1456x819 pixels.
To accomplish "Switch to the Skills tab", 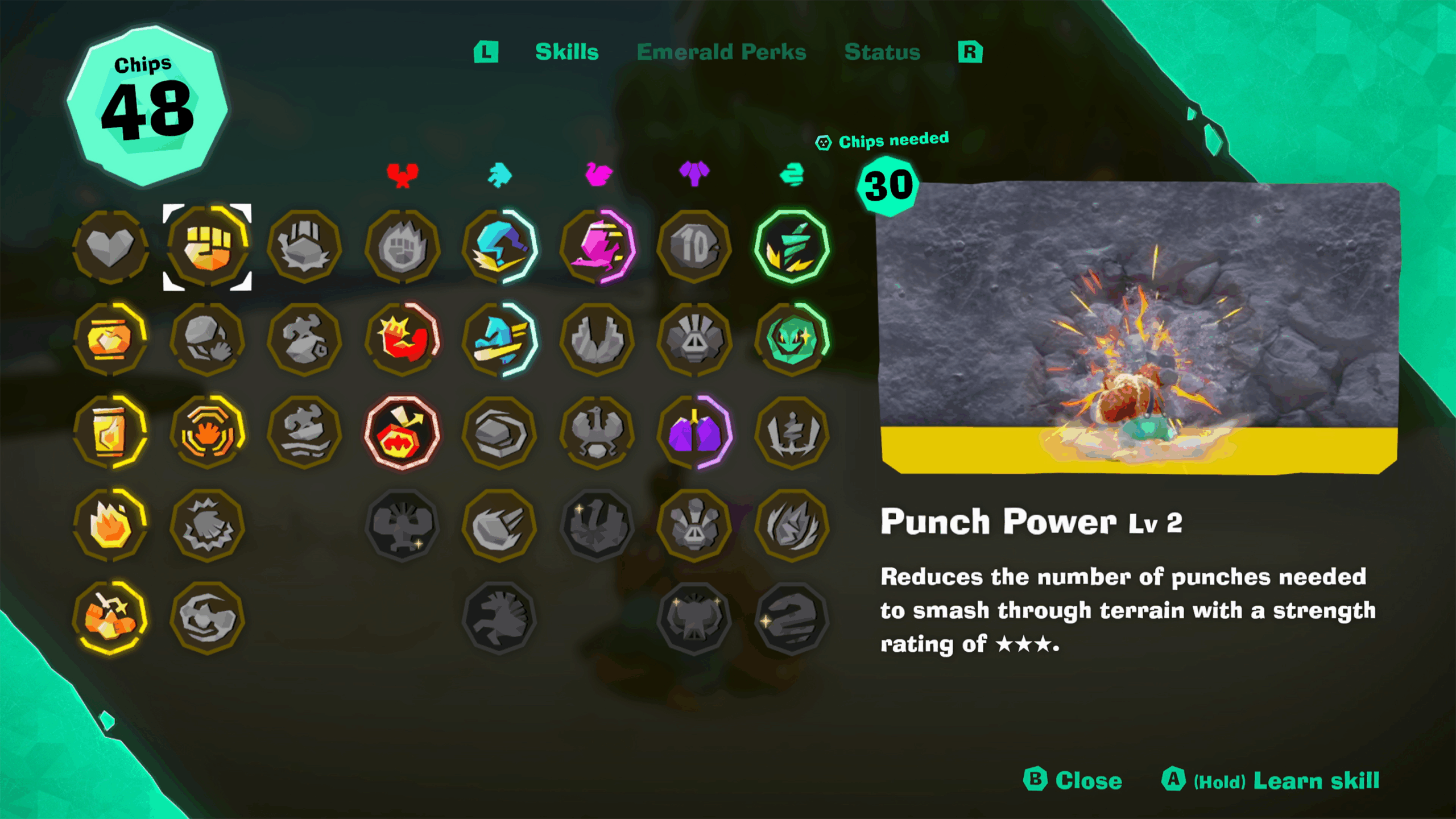I will pyautogui.click(x=566, y=52).
